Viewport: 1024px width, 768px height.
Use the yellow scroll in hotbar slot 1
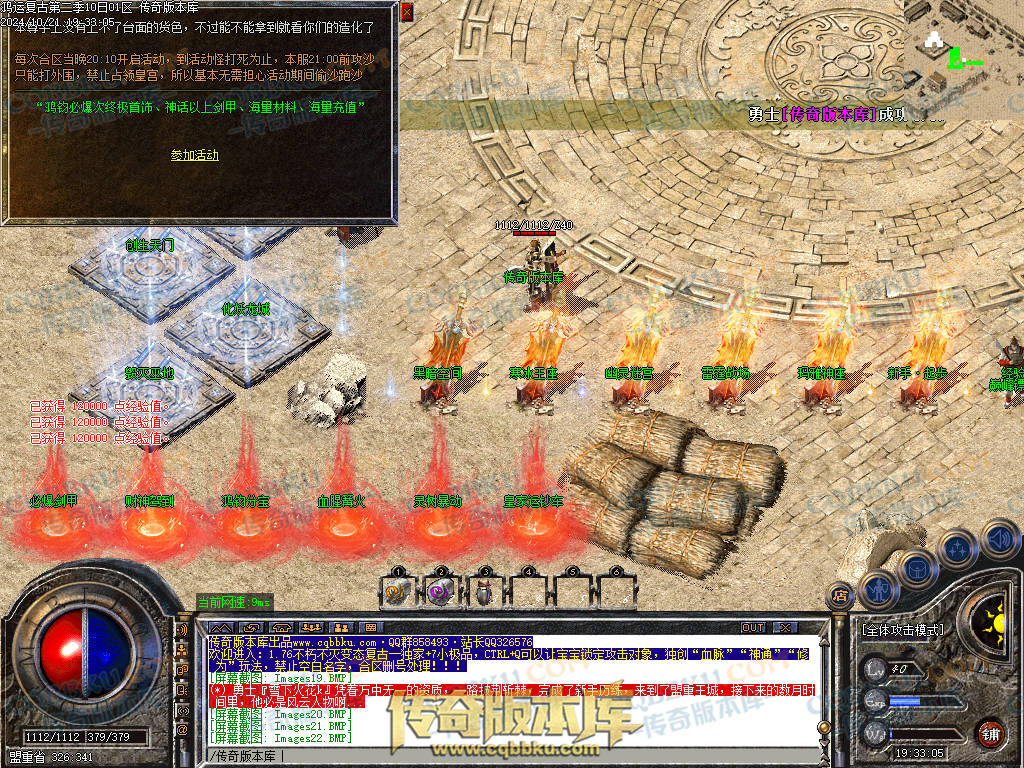click(396, 592)
